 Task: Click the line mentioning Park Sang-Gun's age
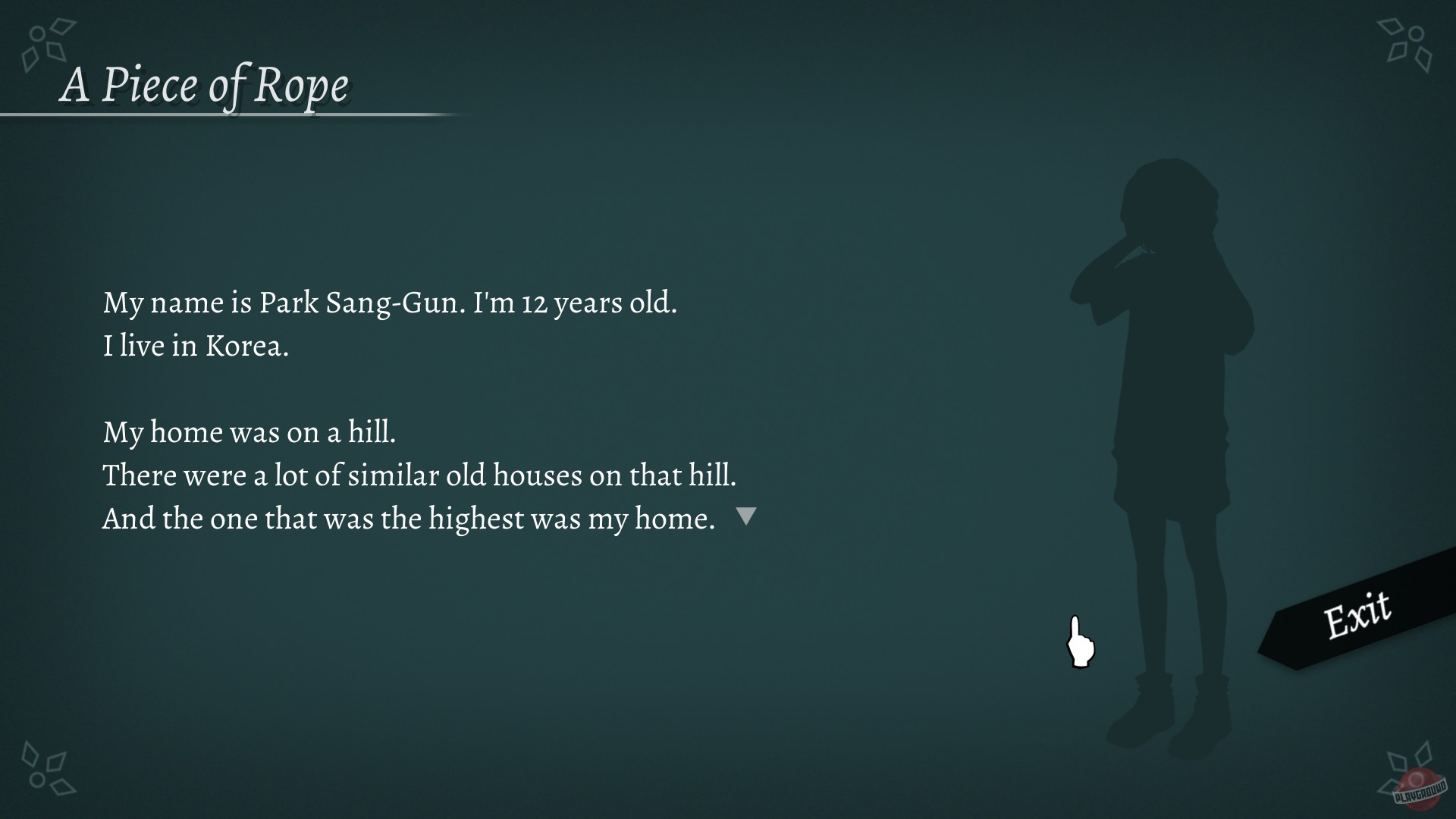coord(391,303)
